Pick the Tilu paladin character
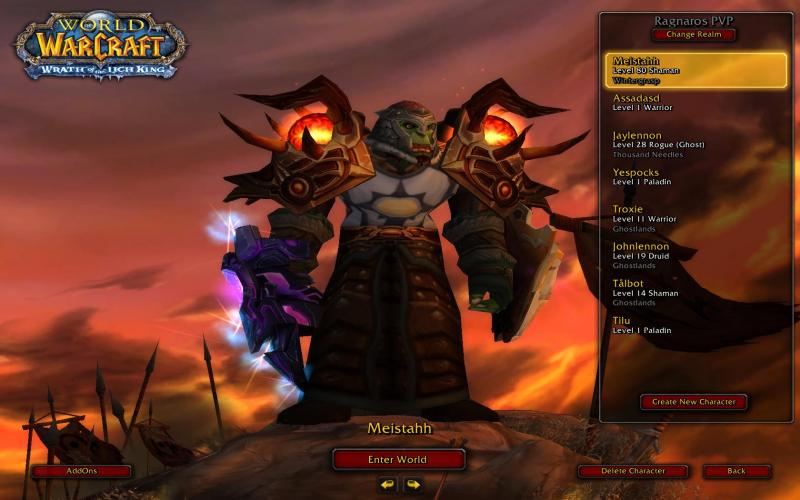This screenshot has height=500, width=800. tap(695, 325)
